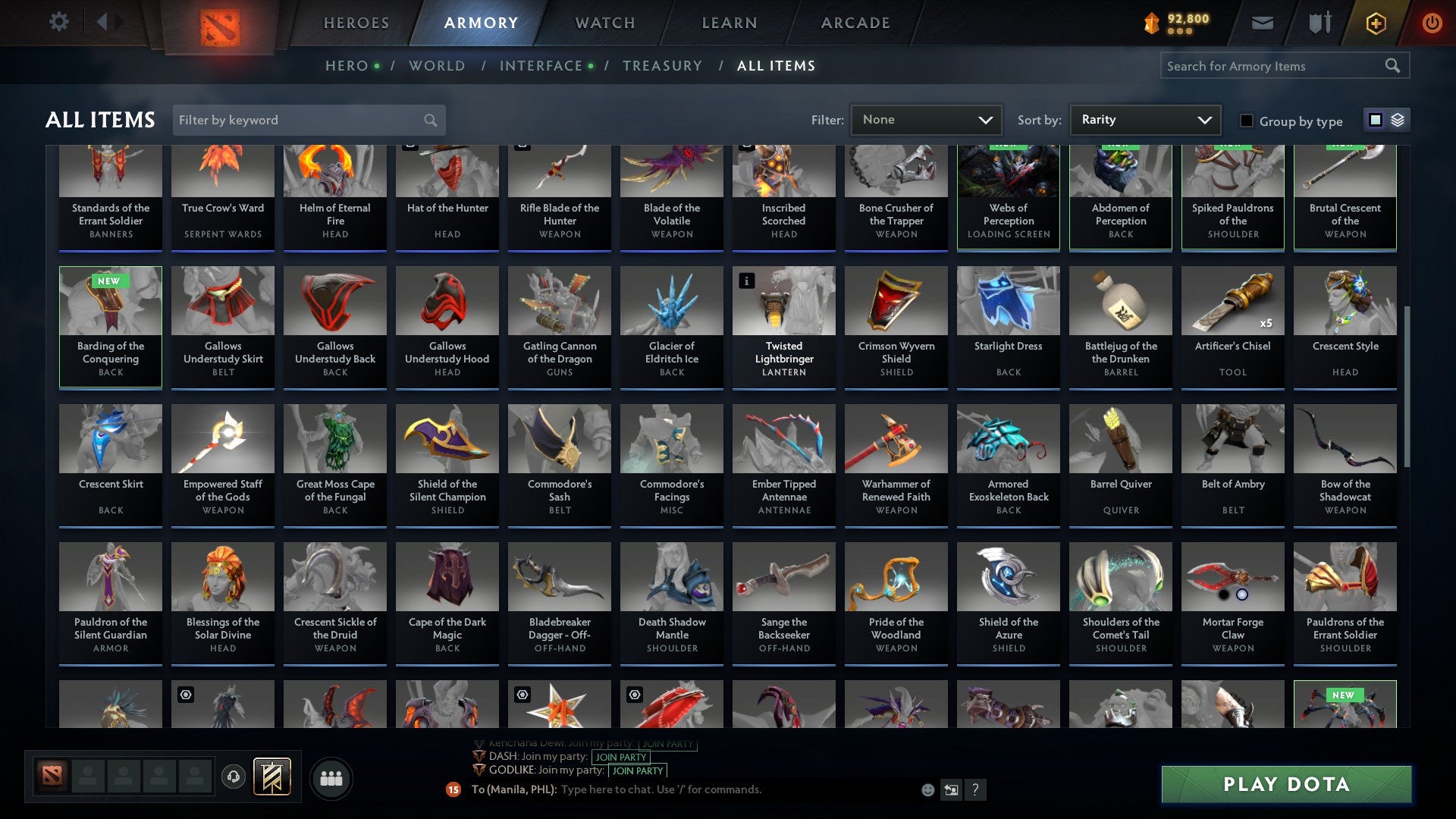Open Dota Plus via gold hexagon icon
Image resolution: width=1456 pixels, height=819 pixels.
tap(1375, 22)
